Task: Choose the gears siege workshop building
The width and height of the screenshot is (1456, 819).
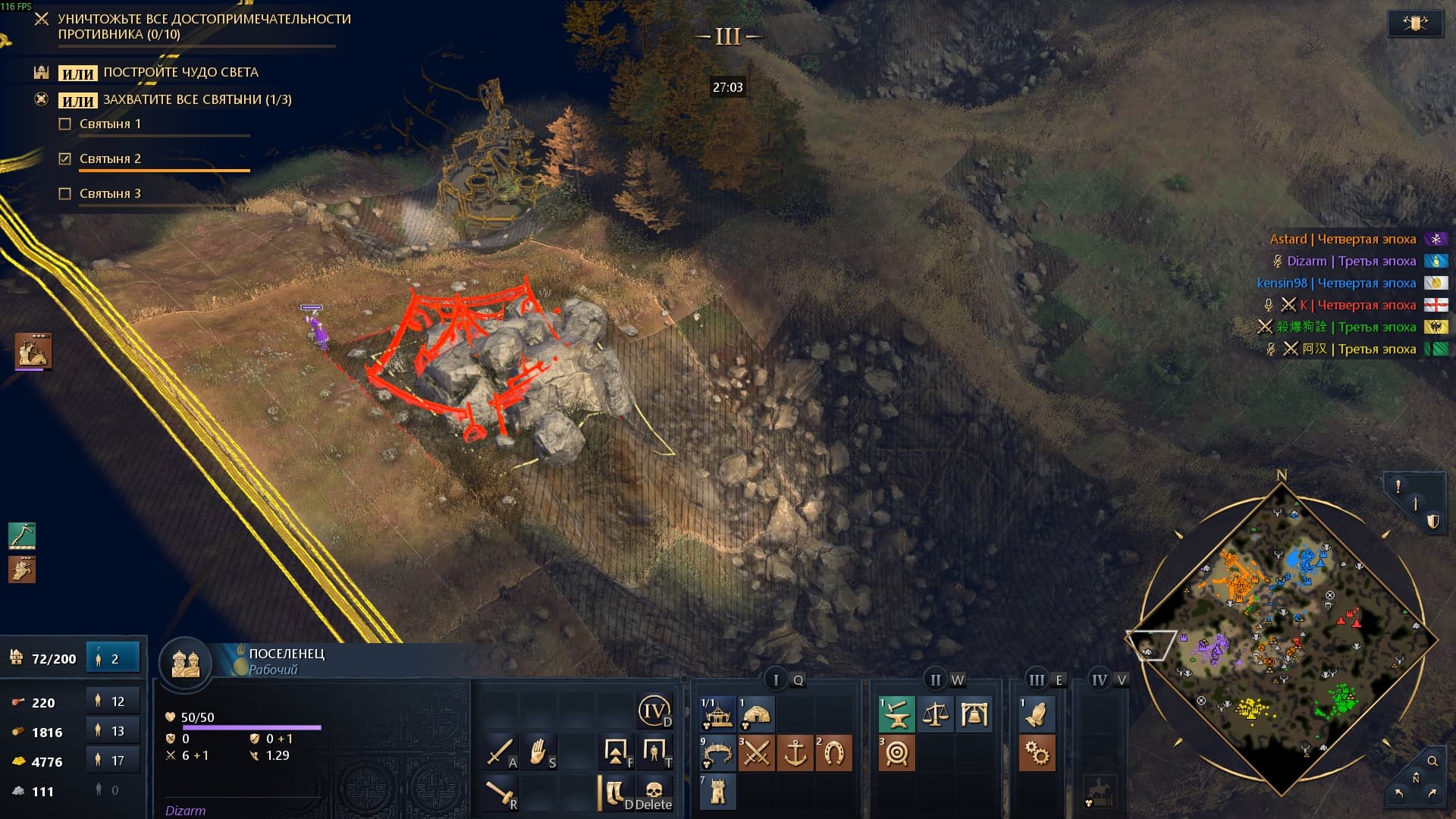Action: (1036, 753)
